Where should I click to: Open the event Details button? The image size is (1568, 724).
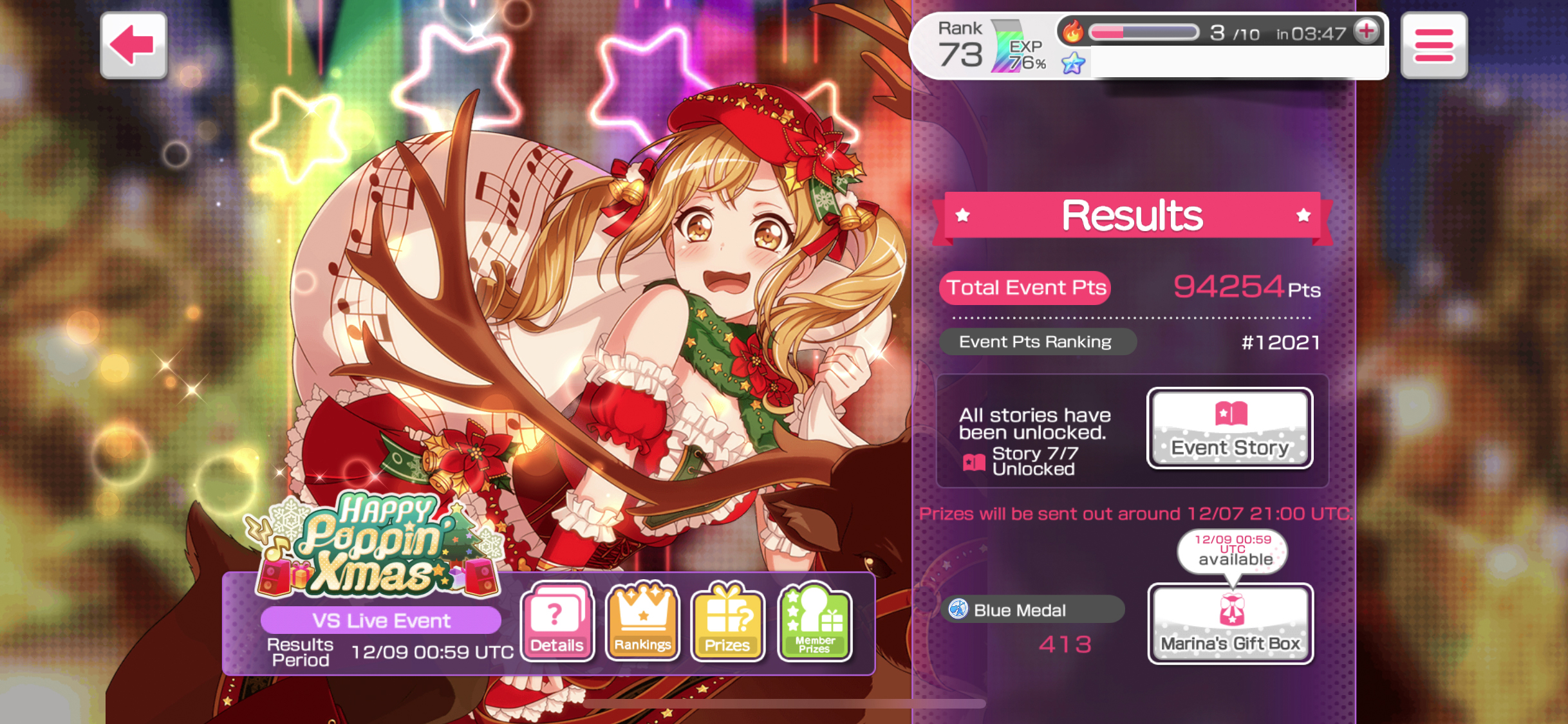(557, 622)
